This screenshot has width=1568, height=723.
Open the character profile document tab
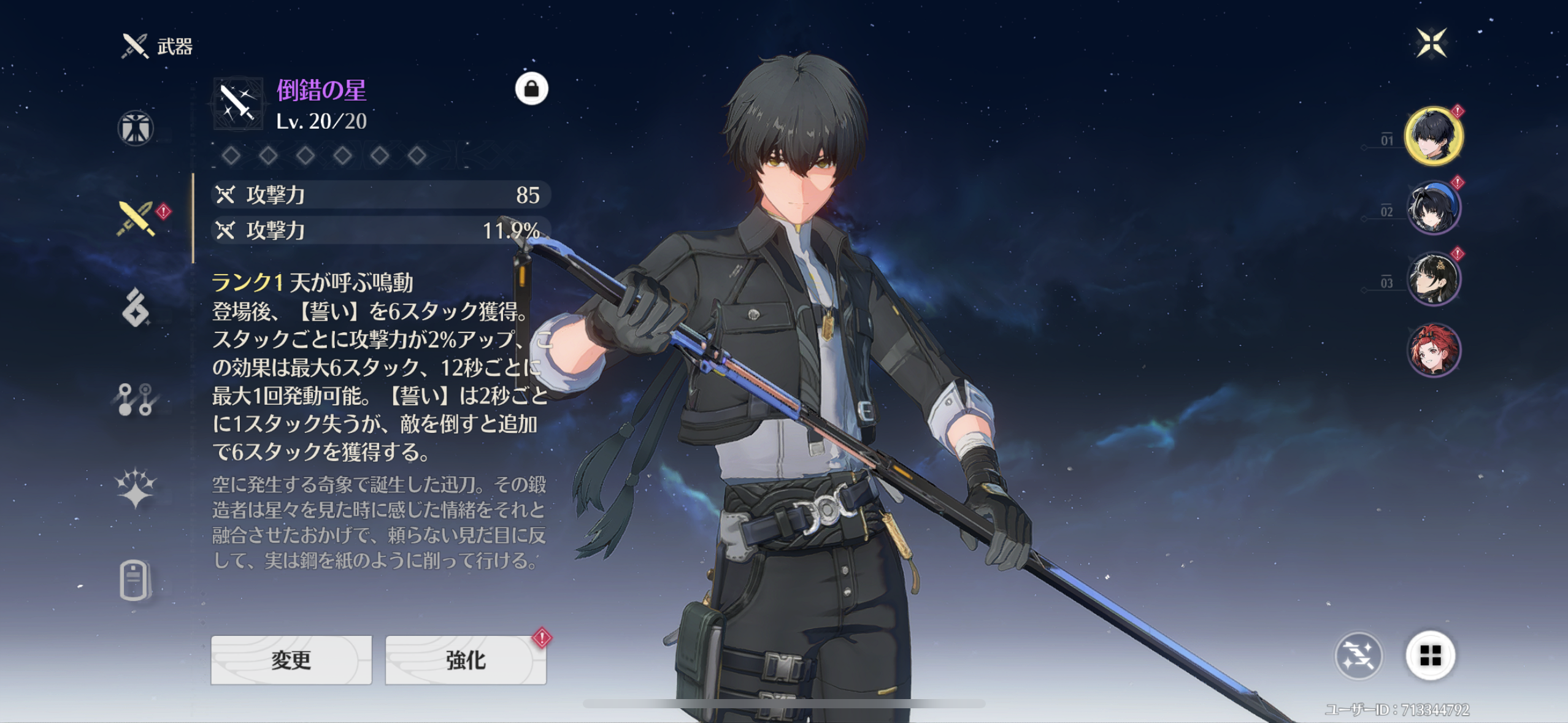click(134, 580)
